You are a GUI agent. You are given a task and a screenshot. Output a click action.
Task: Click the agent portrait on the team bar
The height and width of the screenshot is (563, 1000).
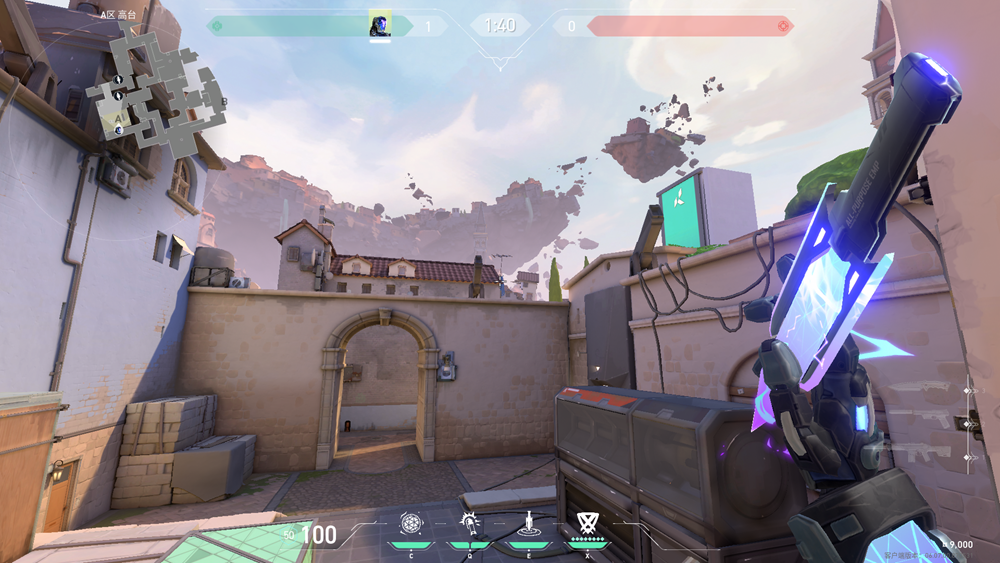click(380, 26)
